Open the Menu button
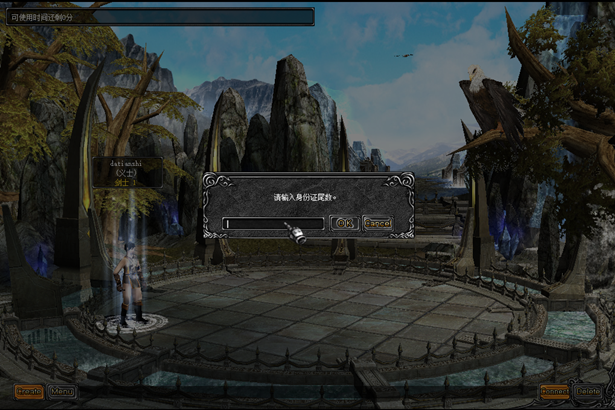Viewport: 615px width, 410px height. pyautogui.click(x=62, y=391)
